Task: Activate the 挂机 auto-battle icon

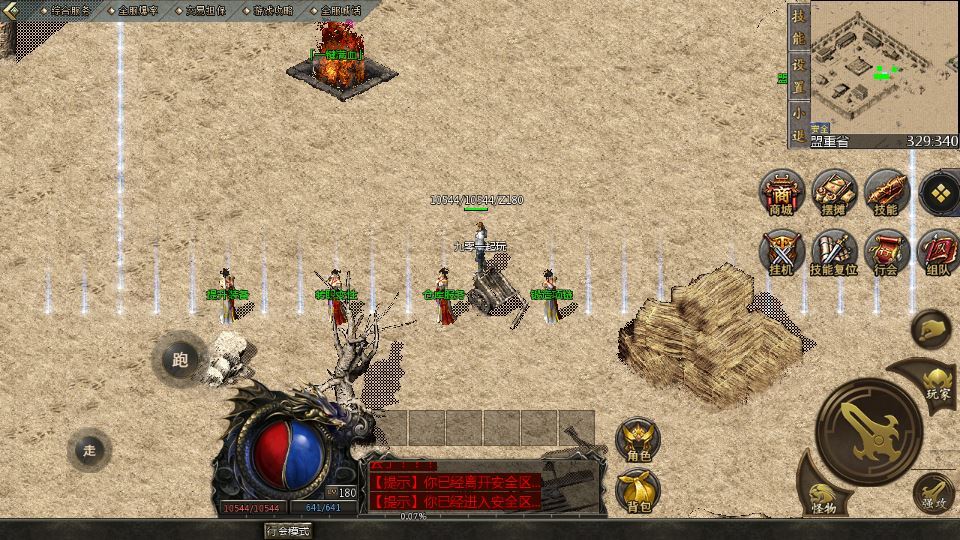Action: coord(781,251)
